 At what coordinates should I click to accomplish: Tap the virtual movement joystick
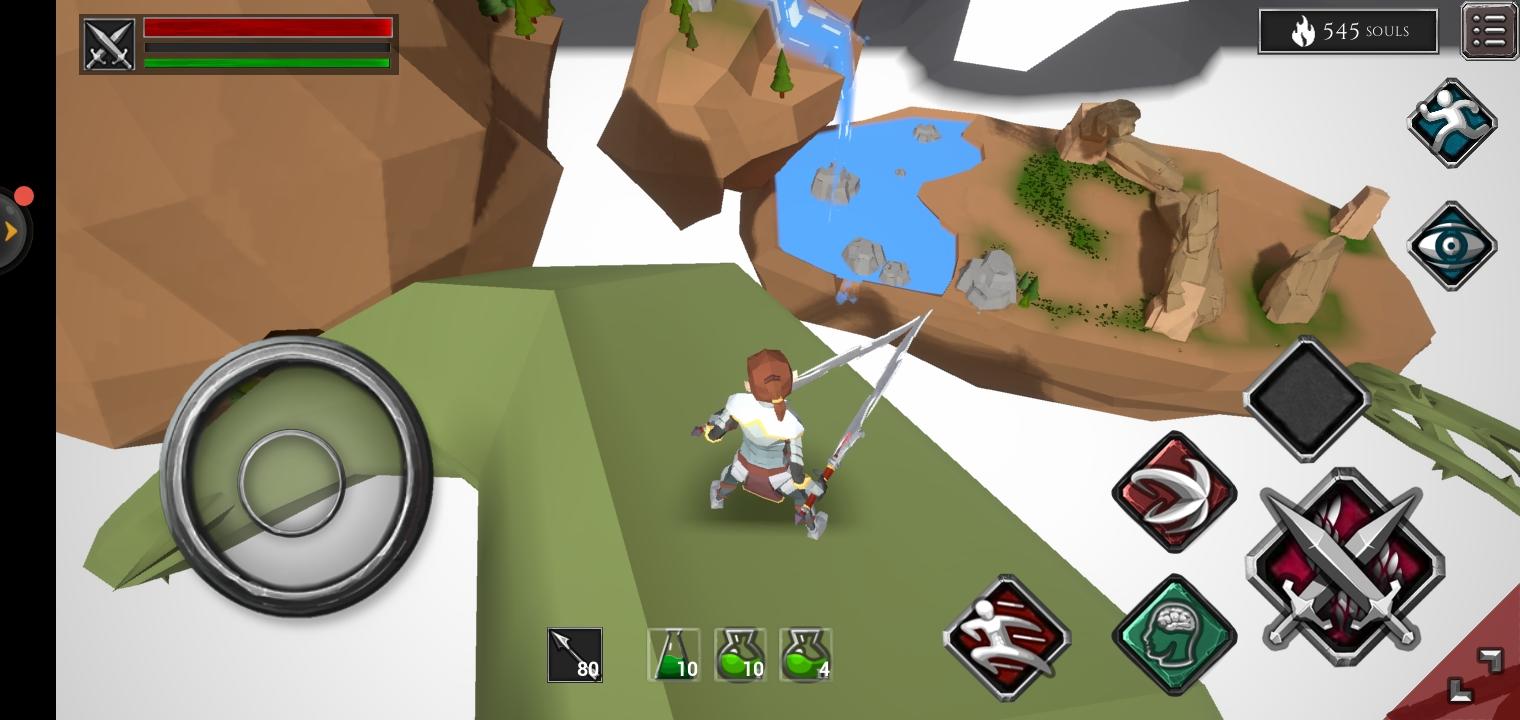coord(295,483)
